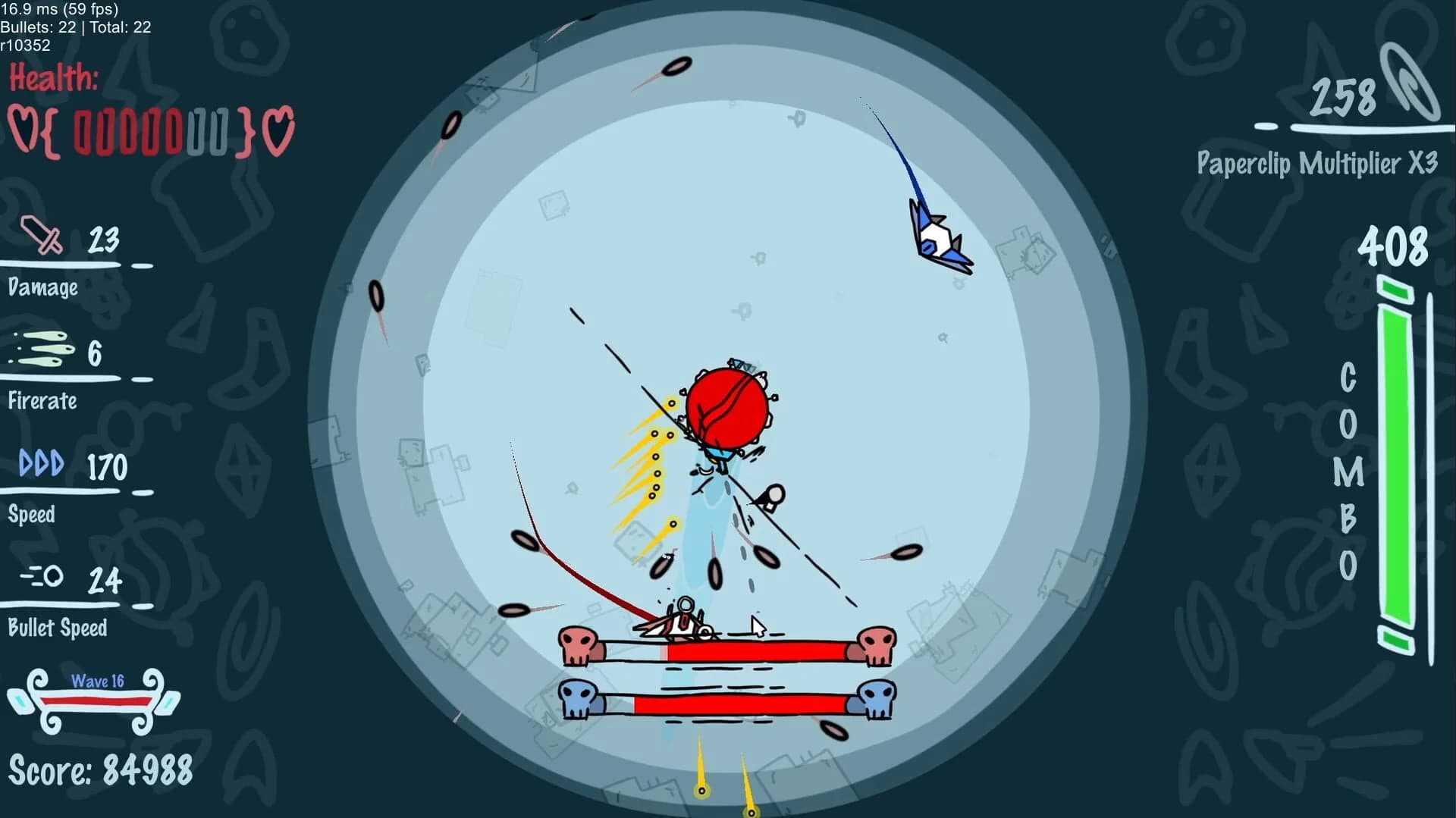Expand the Damage stat row

(x=44, y=288)
